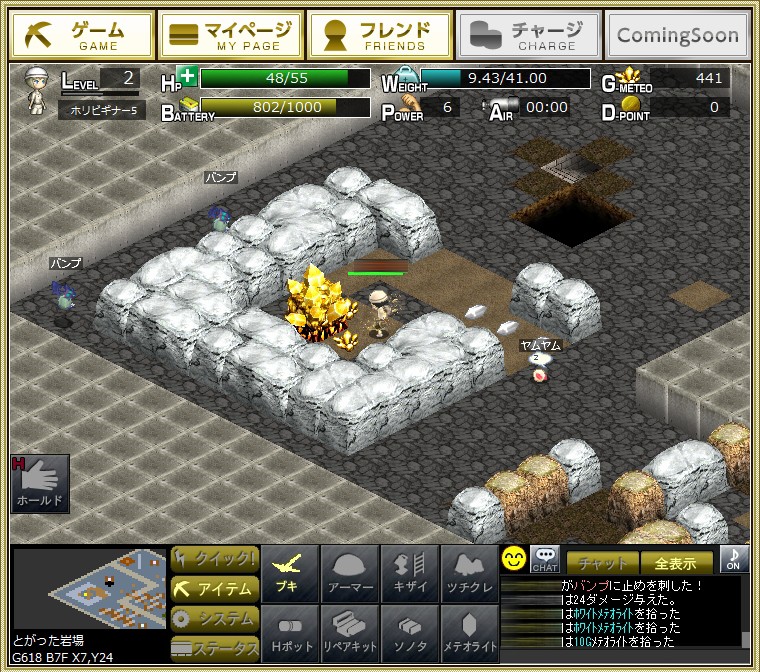The image size is (760, 672).
Task: Go to マイページ (My Page)
Action: [230, 35]
